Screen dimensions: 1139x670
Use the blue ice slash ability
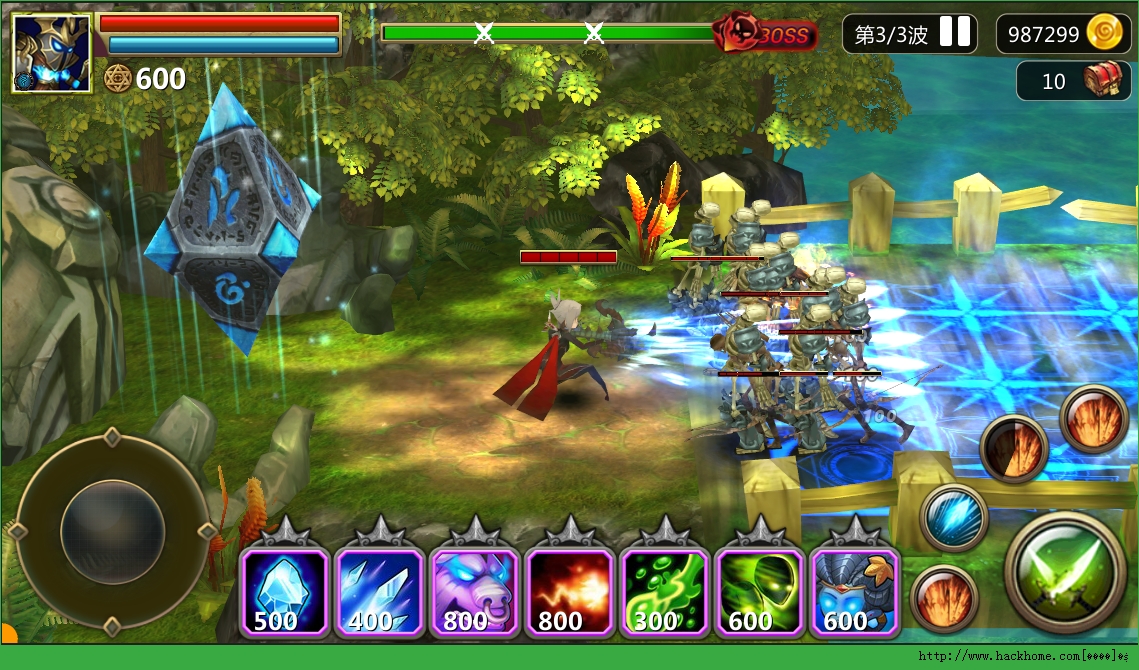954,518
